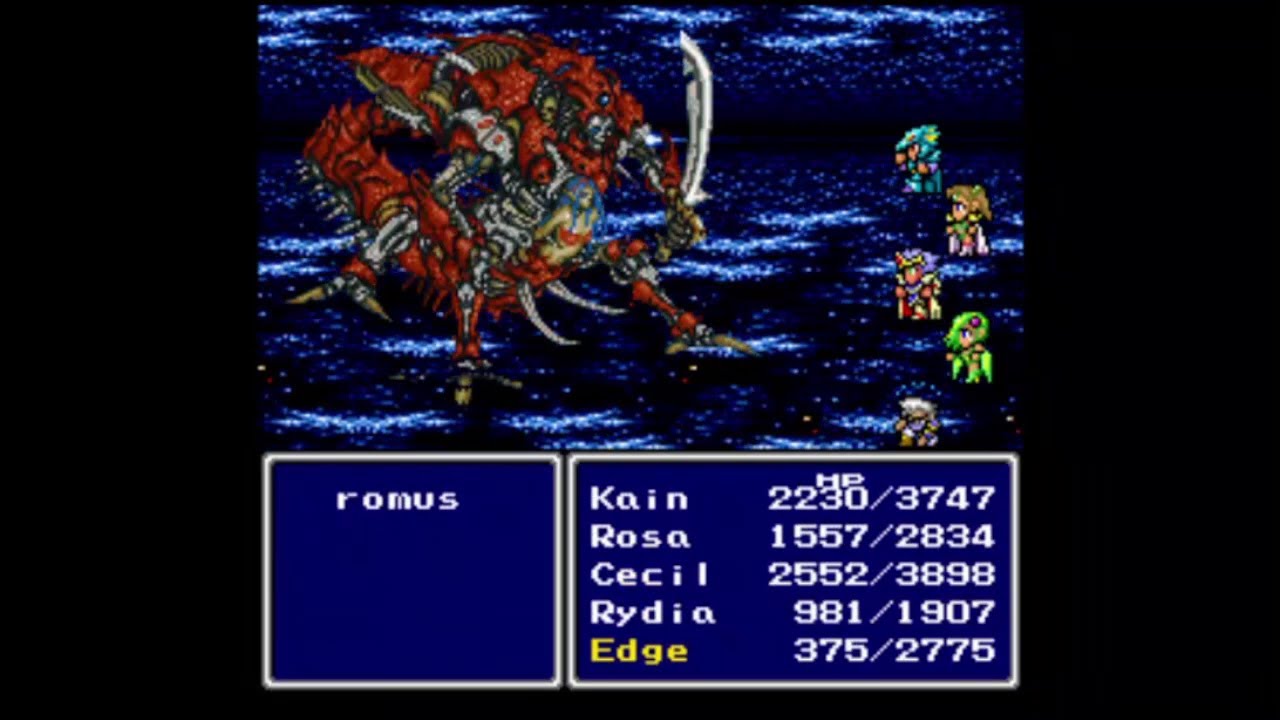Screen dimensions: 1280x720
Task: Click the Kain dragoon sprite
Action: (x=920, y=155)
